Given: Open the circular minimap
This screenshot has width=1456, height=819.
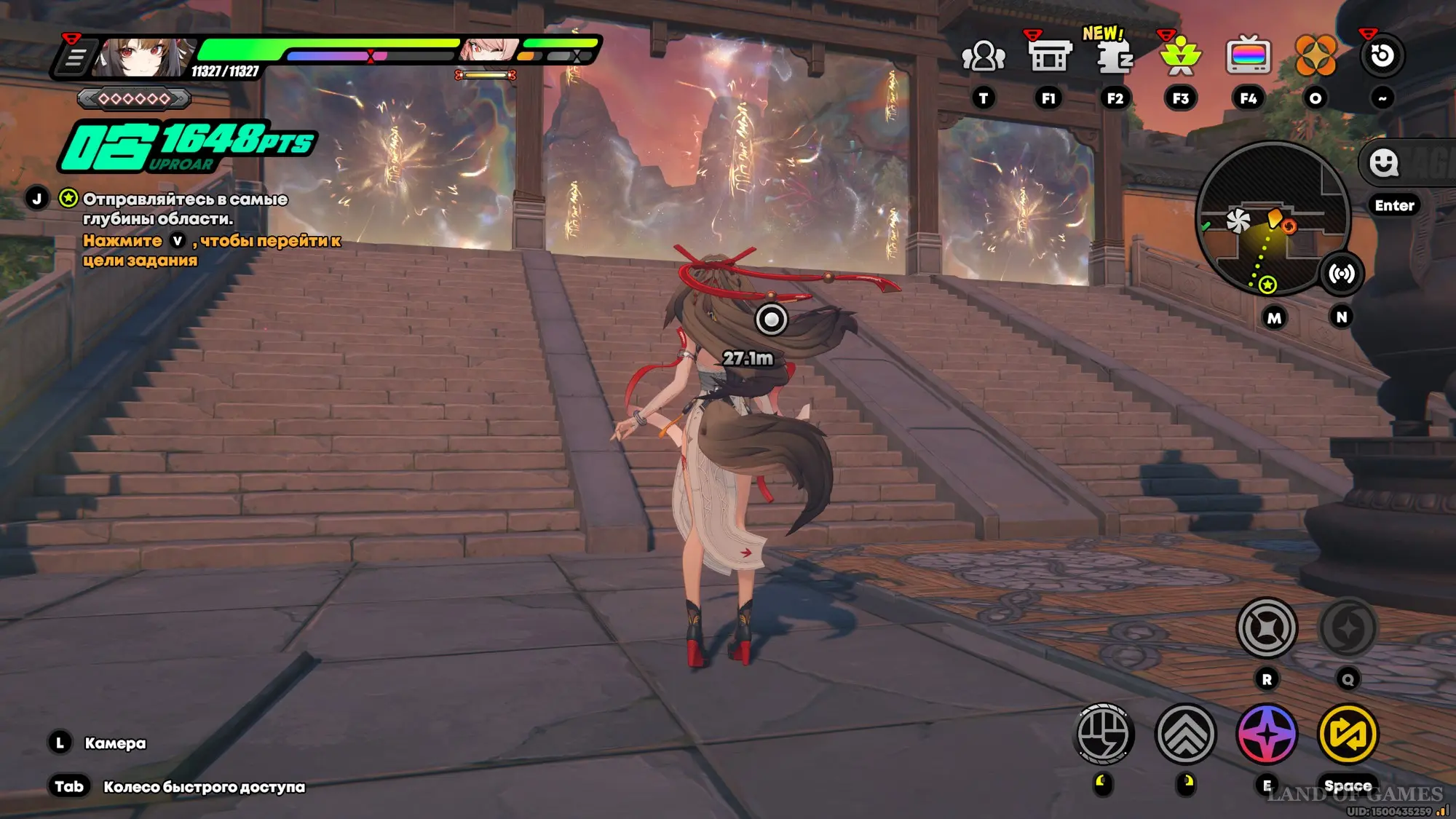Looking at the screenshot, I should click(1273, 218).
